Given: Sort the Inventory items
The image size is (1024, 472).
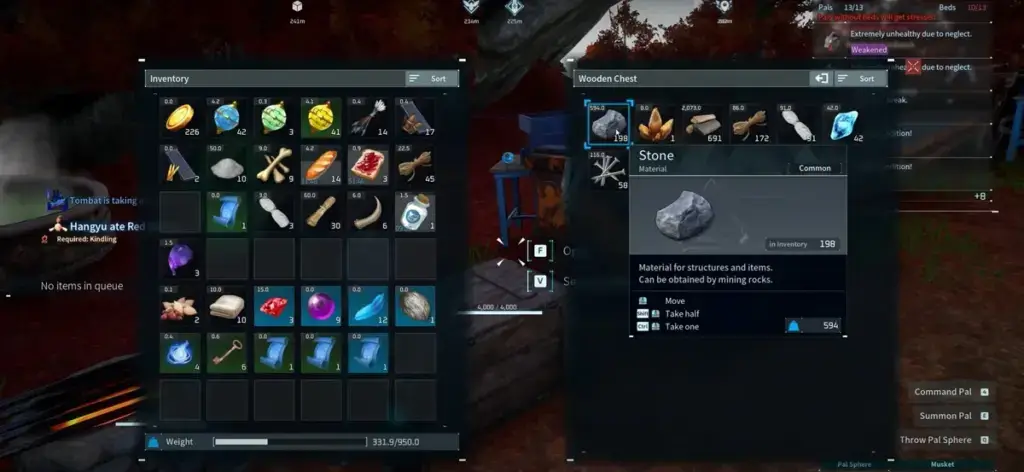Looking at the screenshot, I should (432, 78).
